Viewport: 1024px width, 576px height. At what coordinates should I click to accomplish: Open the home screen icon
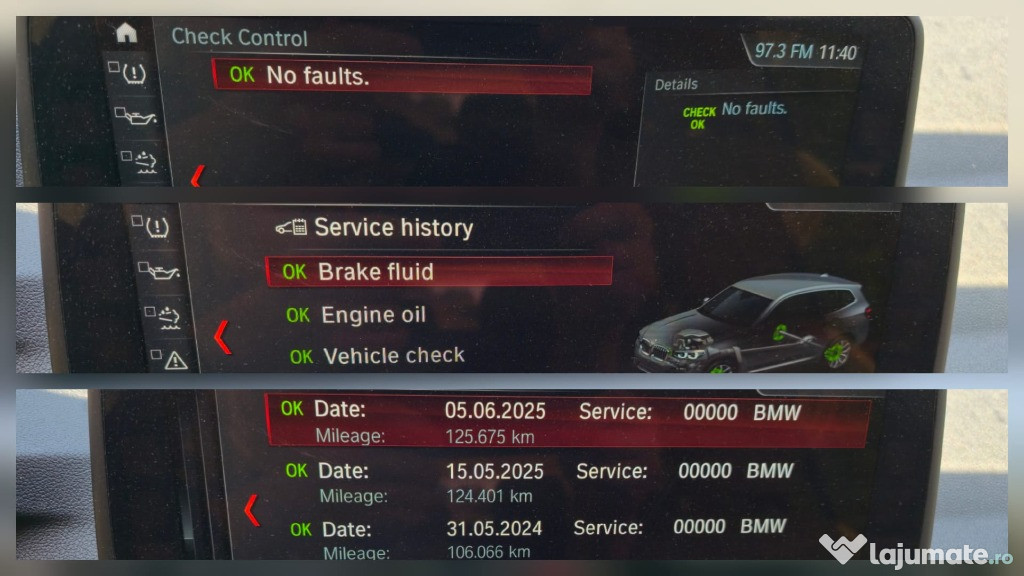126,33
